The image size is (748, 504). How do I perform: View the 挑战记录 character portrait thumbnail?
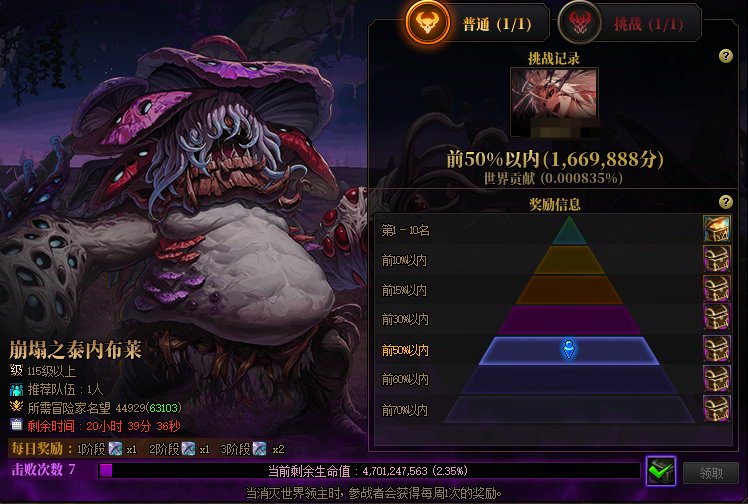pos(555,101)
